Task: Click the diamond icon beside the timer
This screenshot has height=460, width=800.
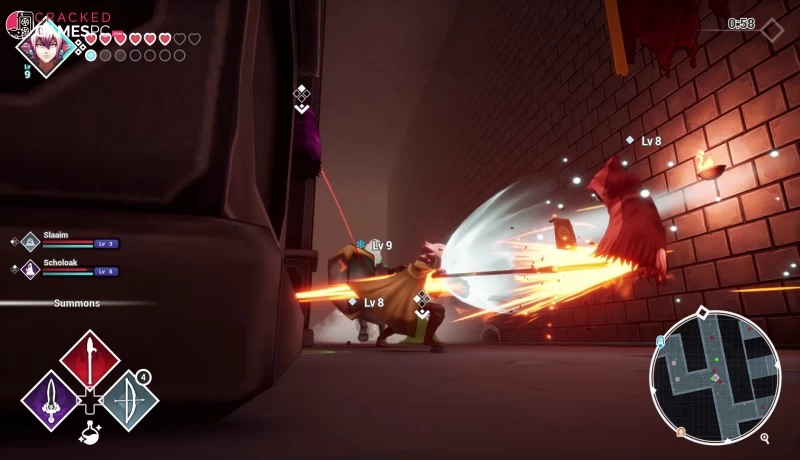Action: point(772,30)
